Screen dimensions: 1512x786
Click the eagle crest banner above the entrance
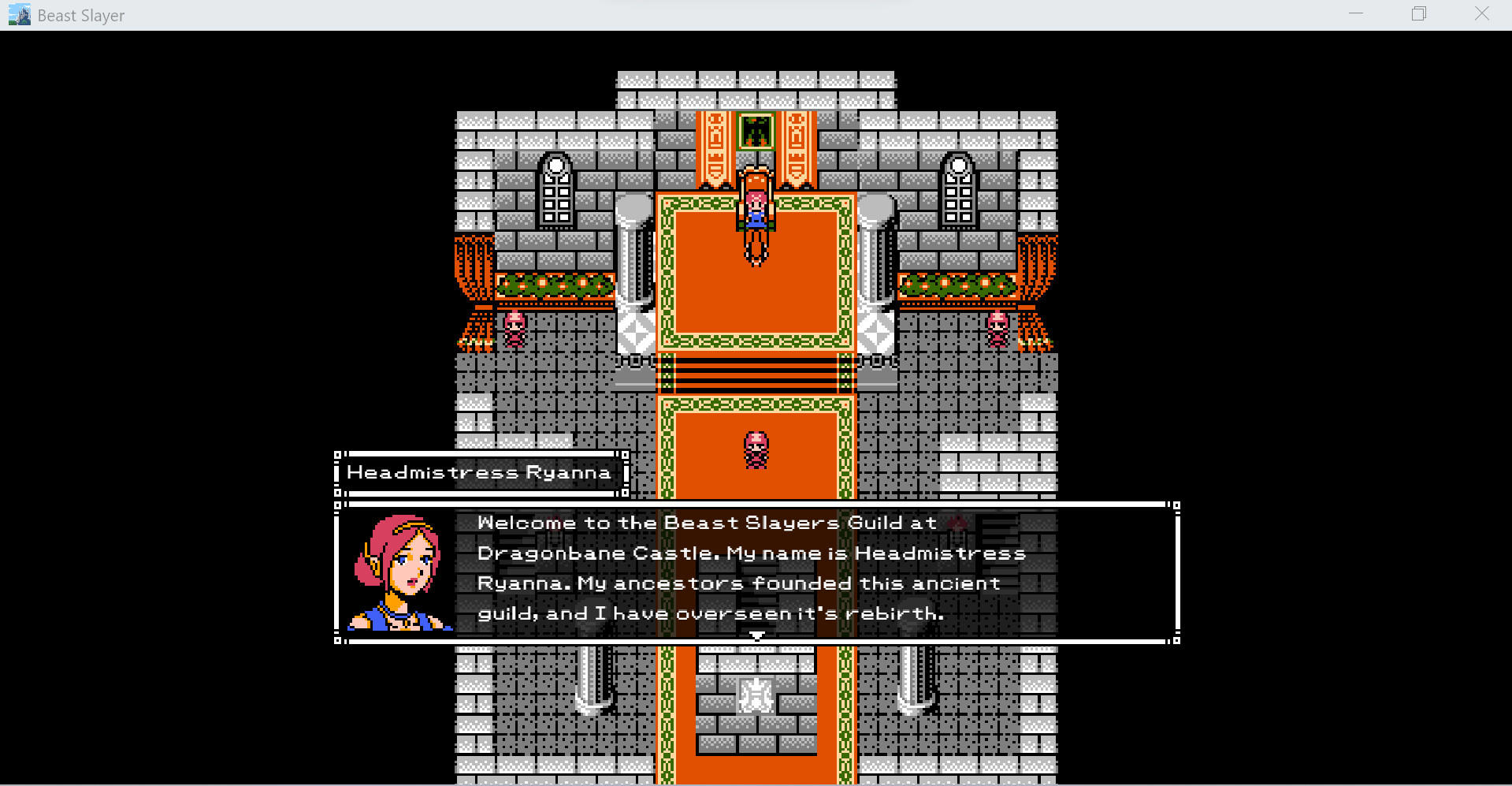click(756, 132)
